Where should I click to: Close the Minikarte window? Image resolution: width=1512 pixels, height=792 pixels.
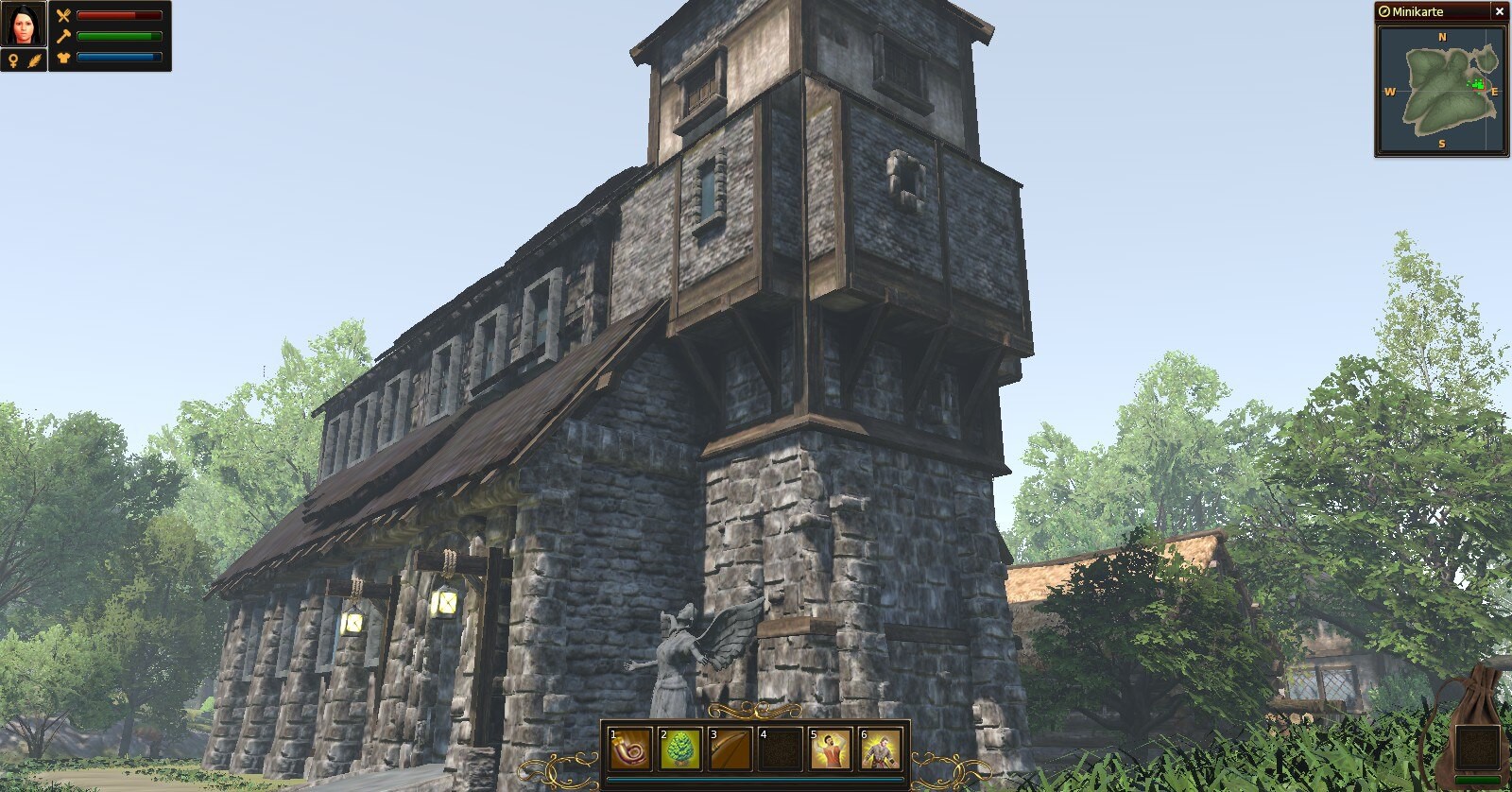click(x=1499, y=11)
